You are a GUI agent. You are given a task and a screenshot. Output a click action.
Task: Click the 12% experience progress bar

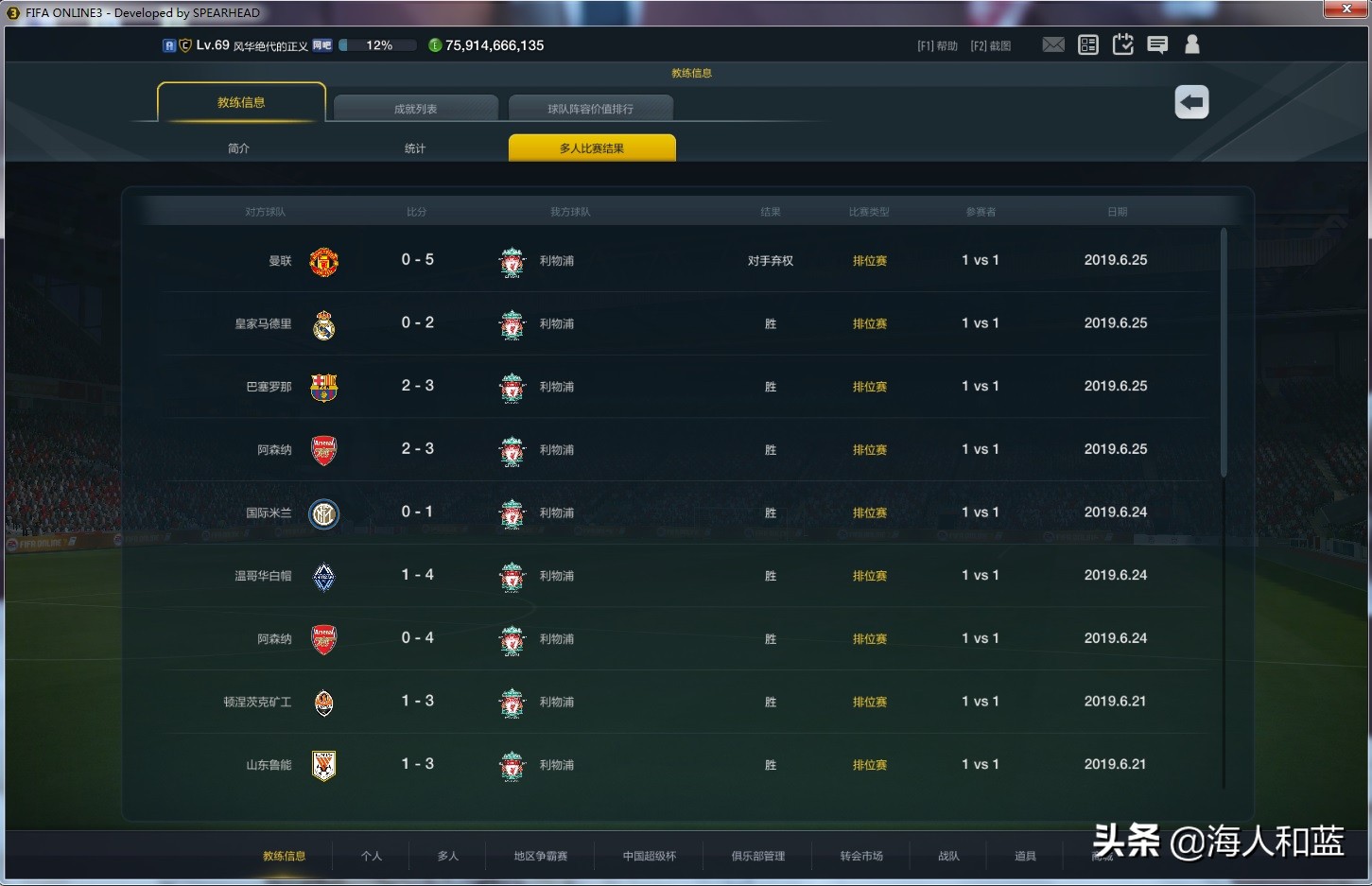[378, 44]
